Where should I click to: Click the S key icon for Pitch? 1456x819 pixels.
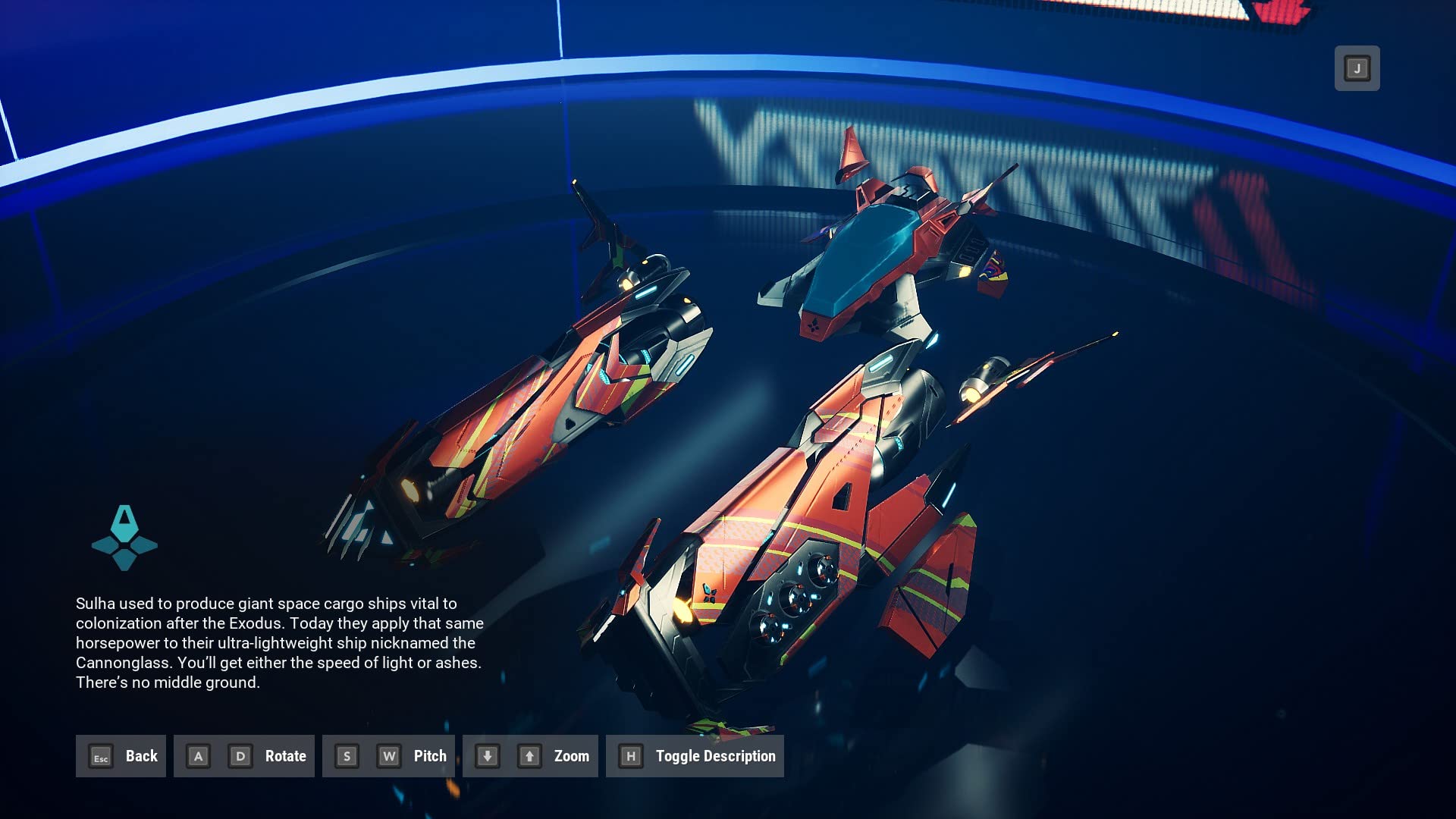click(x=347, y=756)
